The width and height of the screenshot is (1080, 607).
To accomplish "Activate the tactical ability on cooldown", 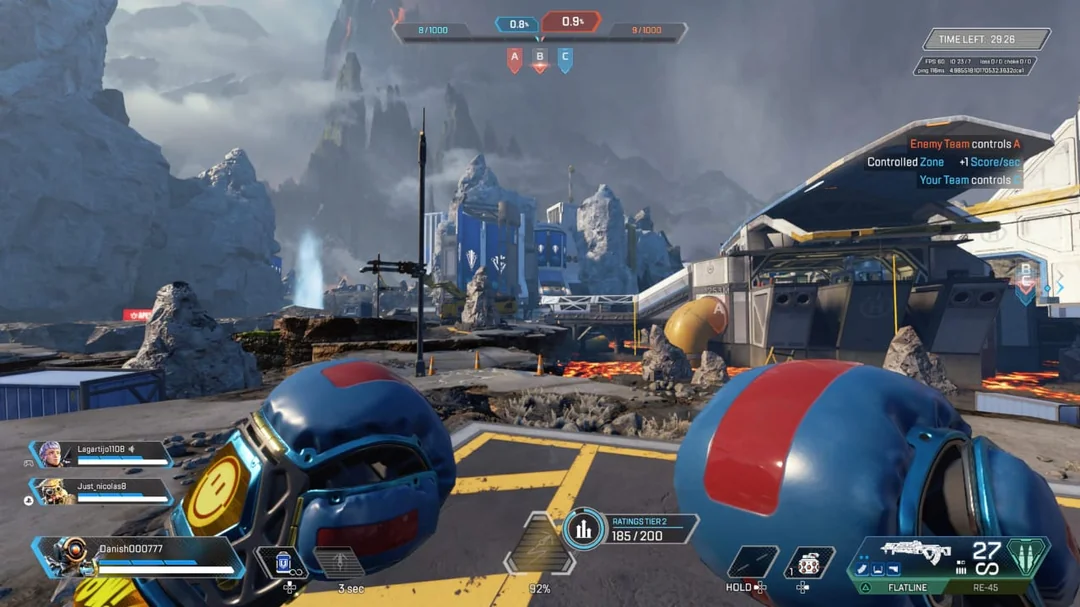I will [339, 562].
